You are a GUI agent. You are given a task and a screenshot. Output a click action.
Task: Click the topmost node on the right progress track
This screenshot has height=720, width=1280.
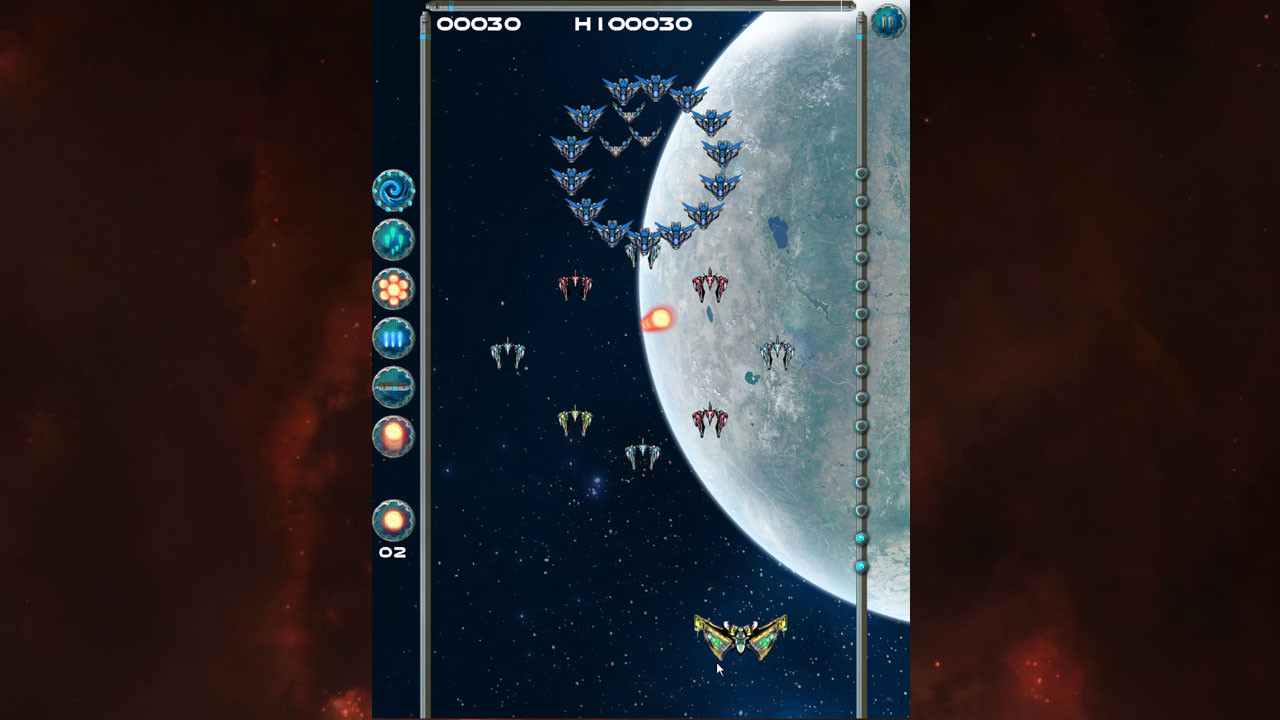(x=861, y=172)
